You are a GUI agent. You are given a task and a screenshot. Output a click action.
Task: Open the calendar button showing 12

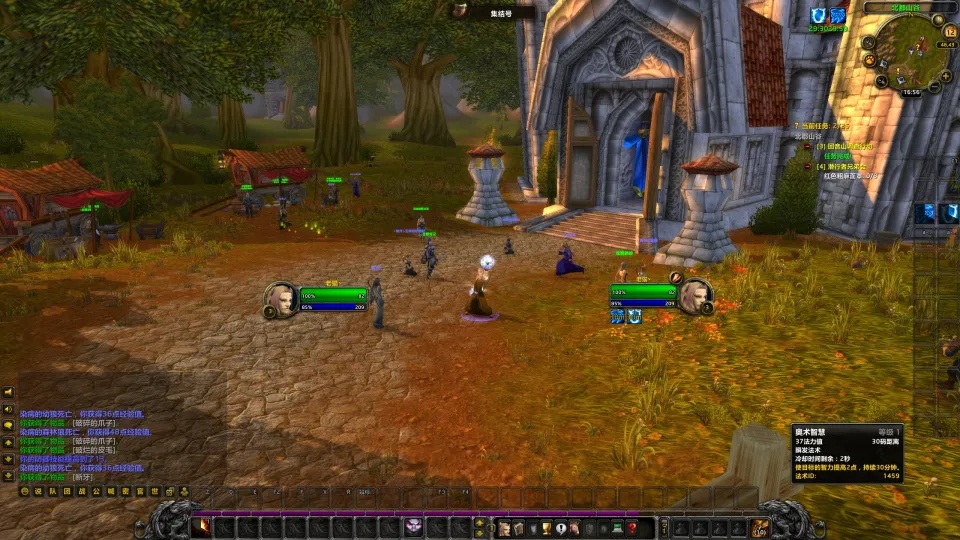[949, 33]
